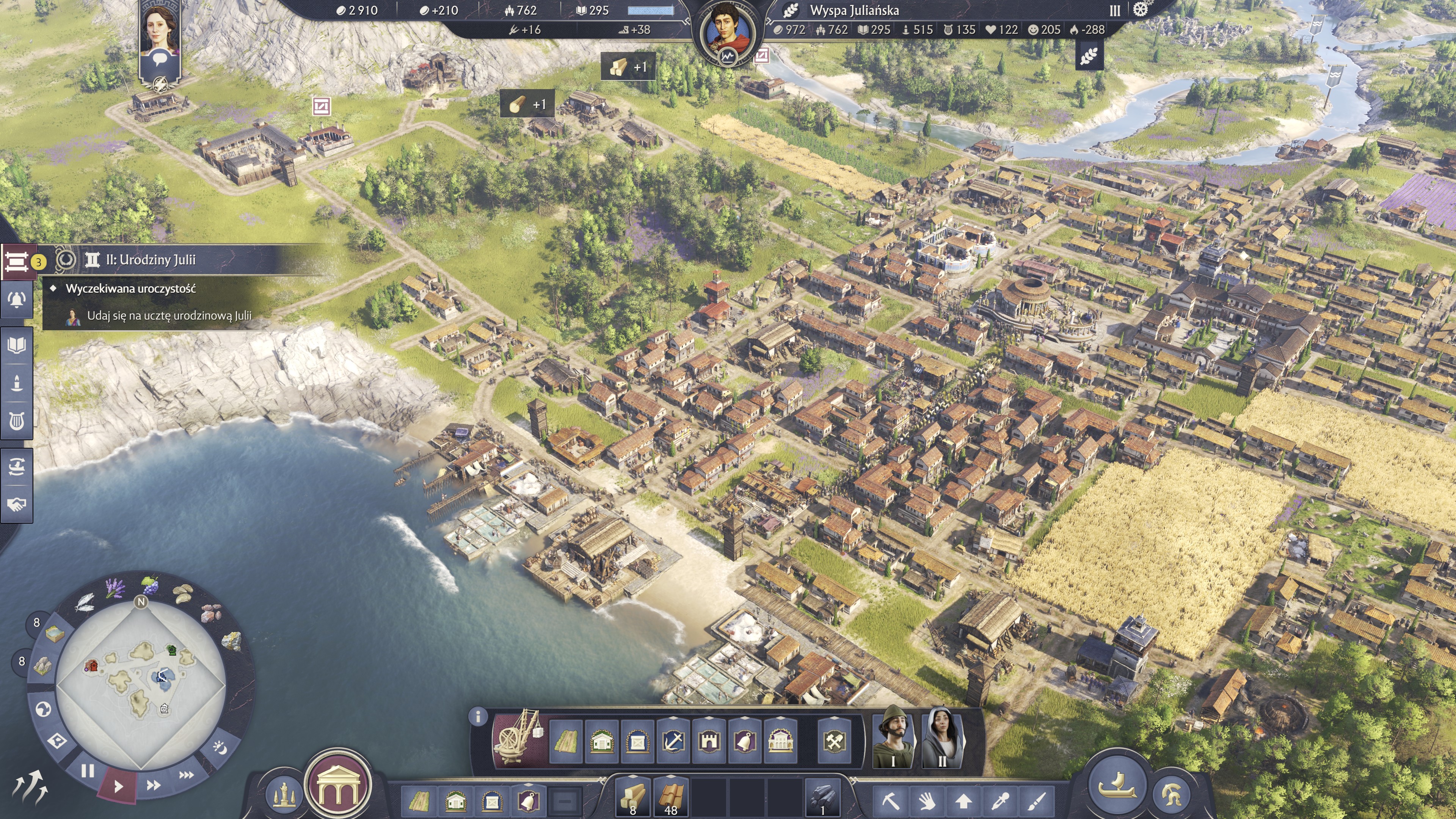Open the open-book codex button
The image size is (1456, 819).
pos(16,345)
